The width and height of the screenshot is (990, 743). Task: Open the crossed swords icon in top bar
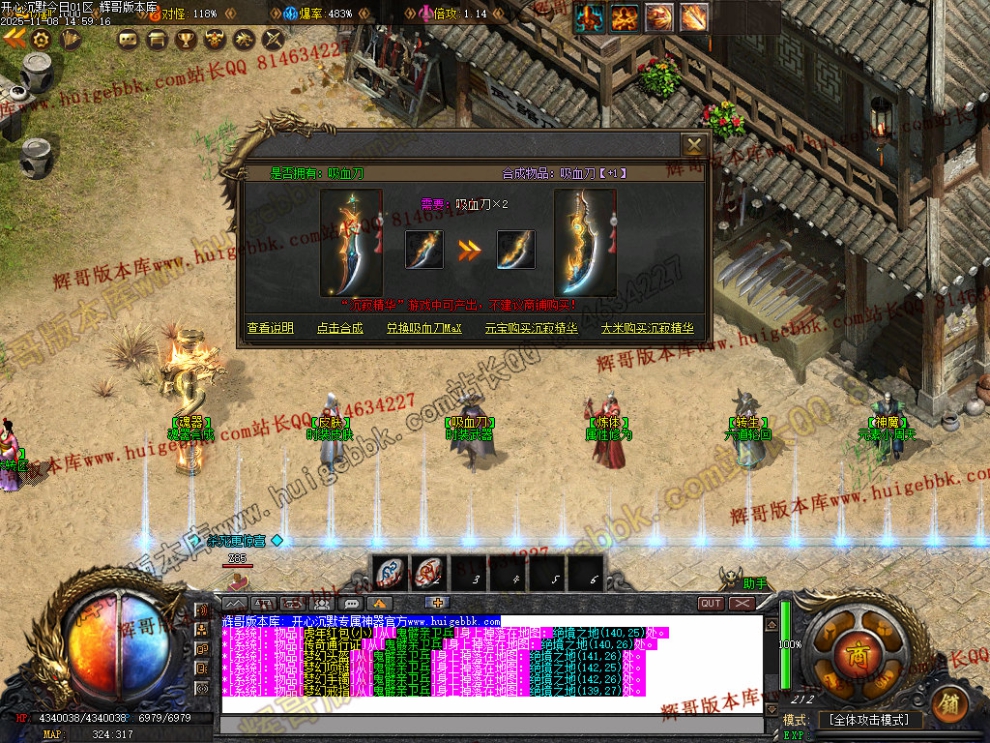coord(273,39)
